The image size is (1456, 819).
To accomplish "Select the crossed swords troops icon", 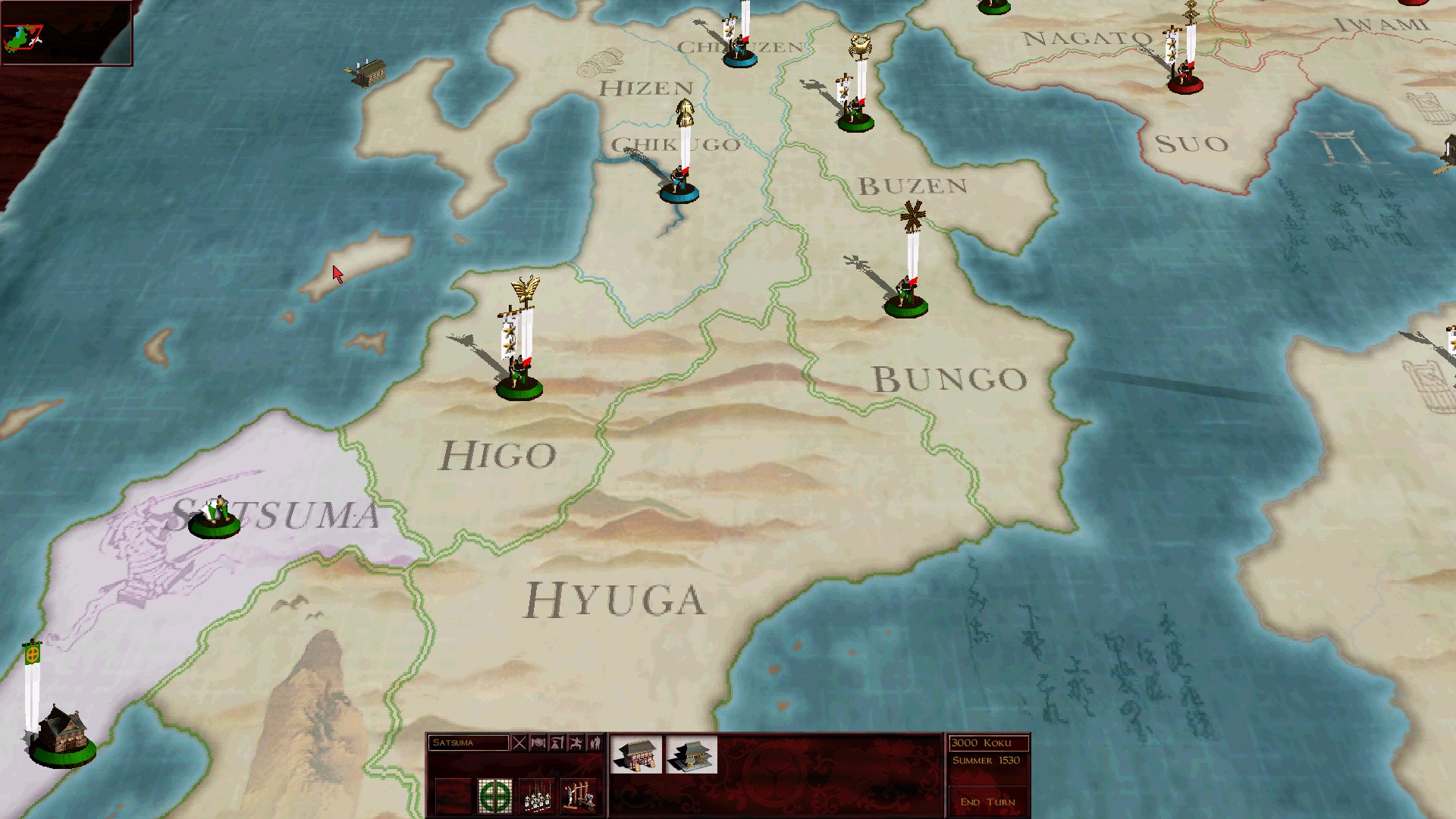I will (x=520, y=742).
